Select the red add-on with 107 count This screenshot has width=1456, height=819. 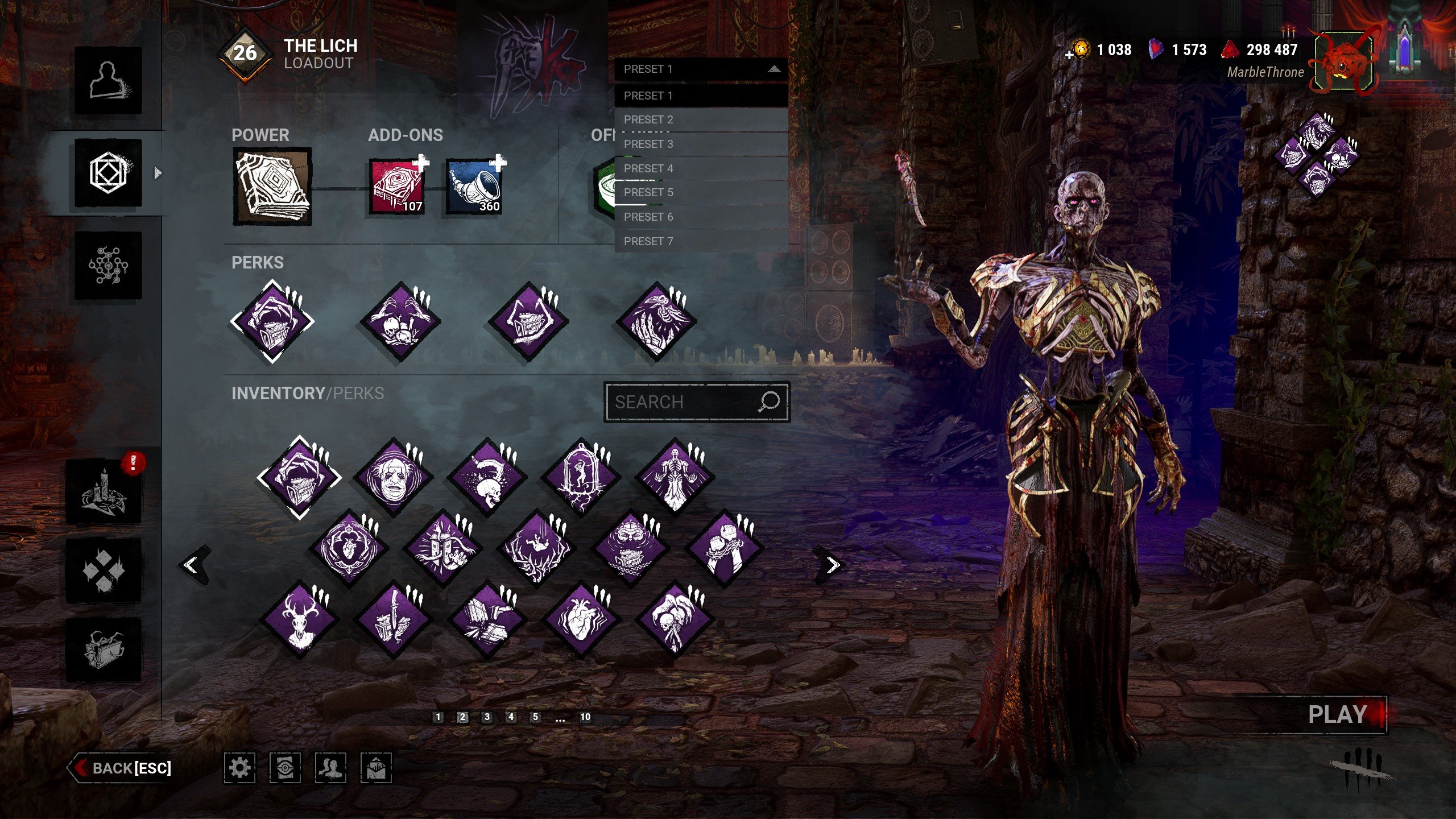(x=398, y=187)
